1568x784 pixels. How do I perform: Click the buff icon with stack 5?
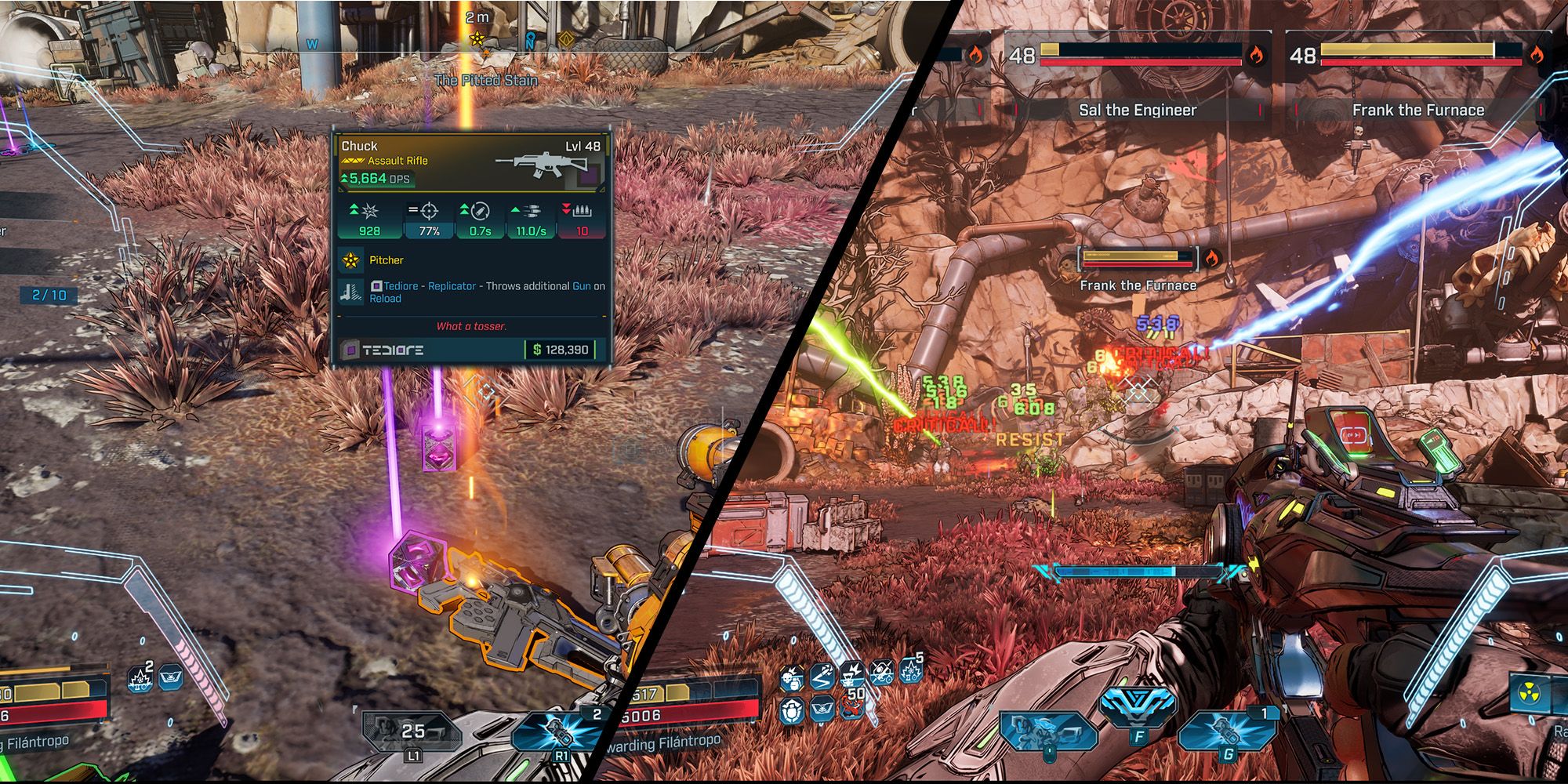[910, 671]
